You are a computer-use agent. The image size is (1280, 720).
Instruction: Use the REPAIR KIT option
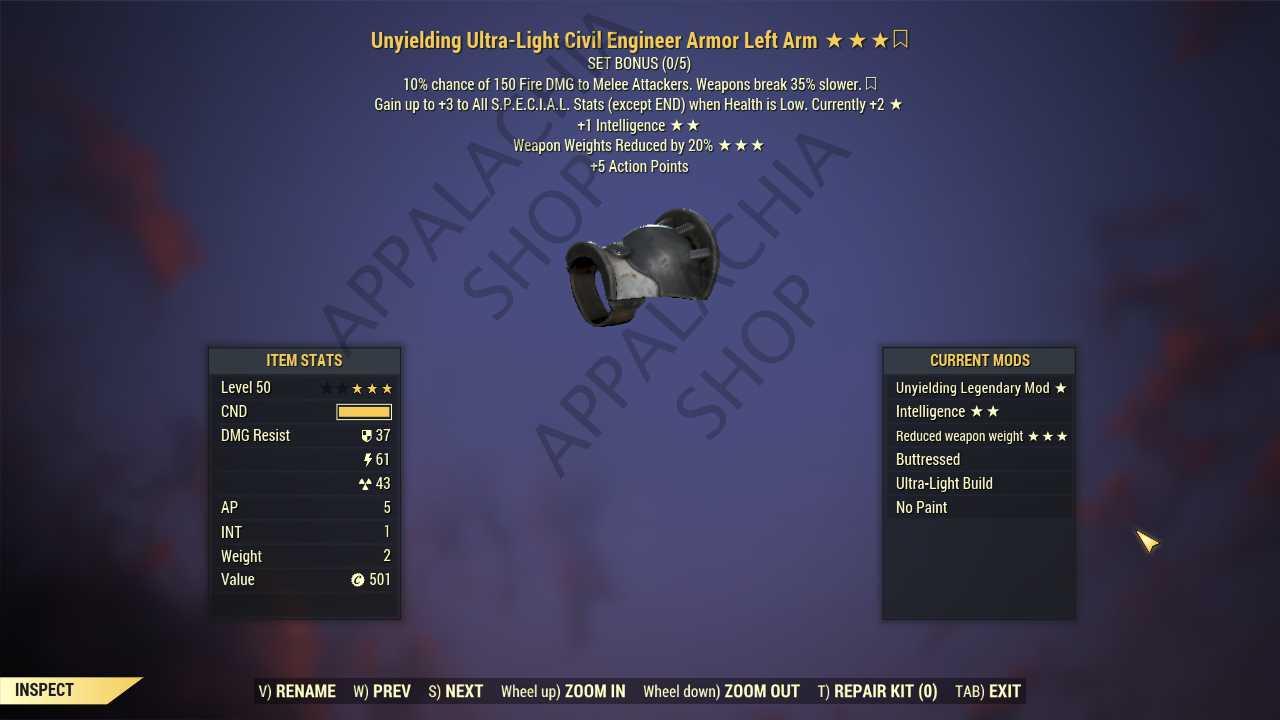877,691
